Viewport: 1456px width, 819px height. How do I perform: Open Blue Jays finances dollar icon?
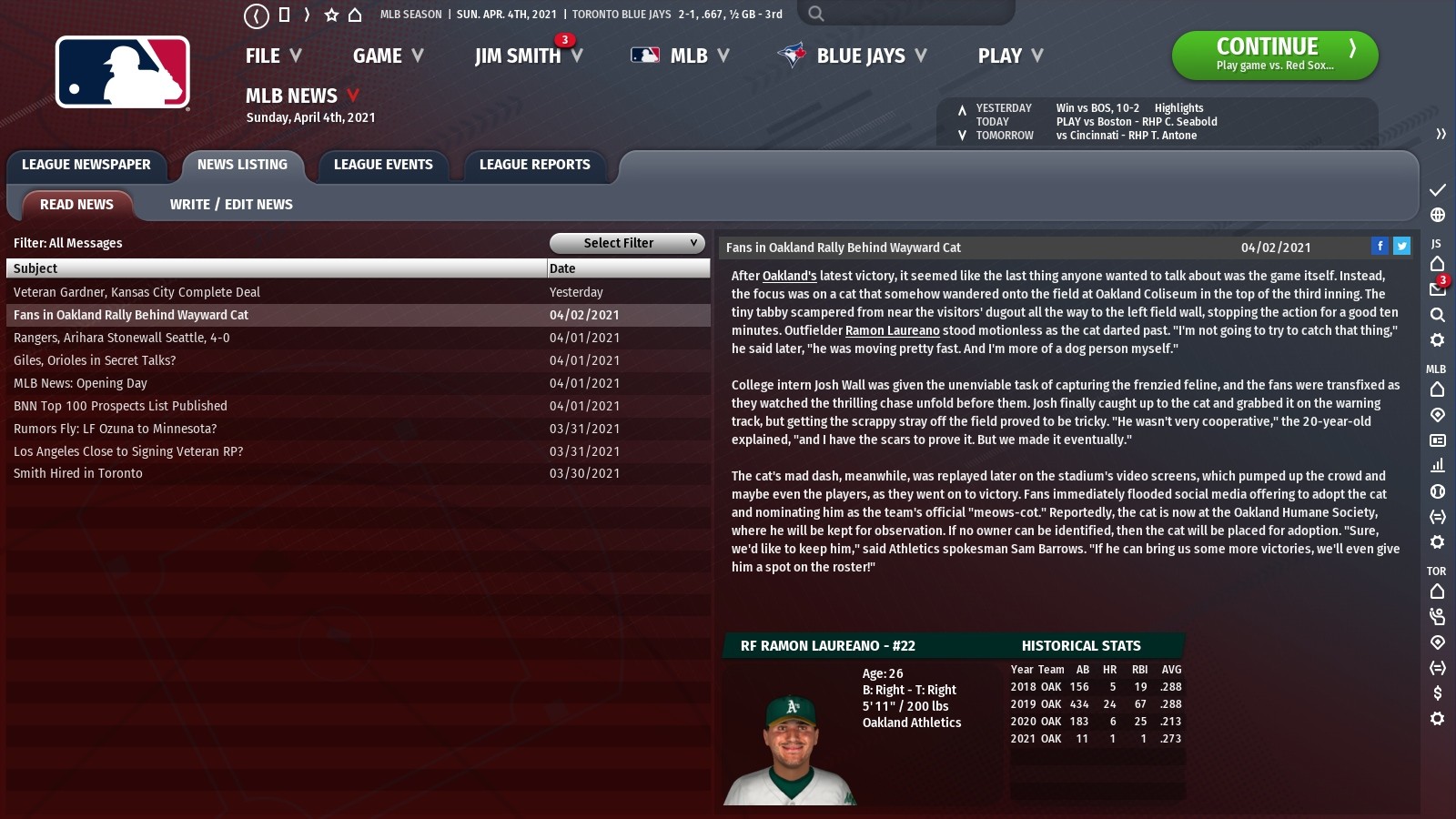coord(1436,692)
